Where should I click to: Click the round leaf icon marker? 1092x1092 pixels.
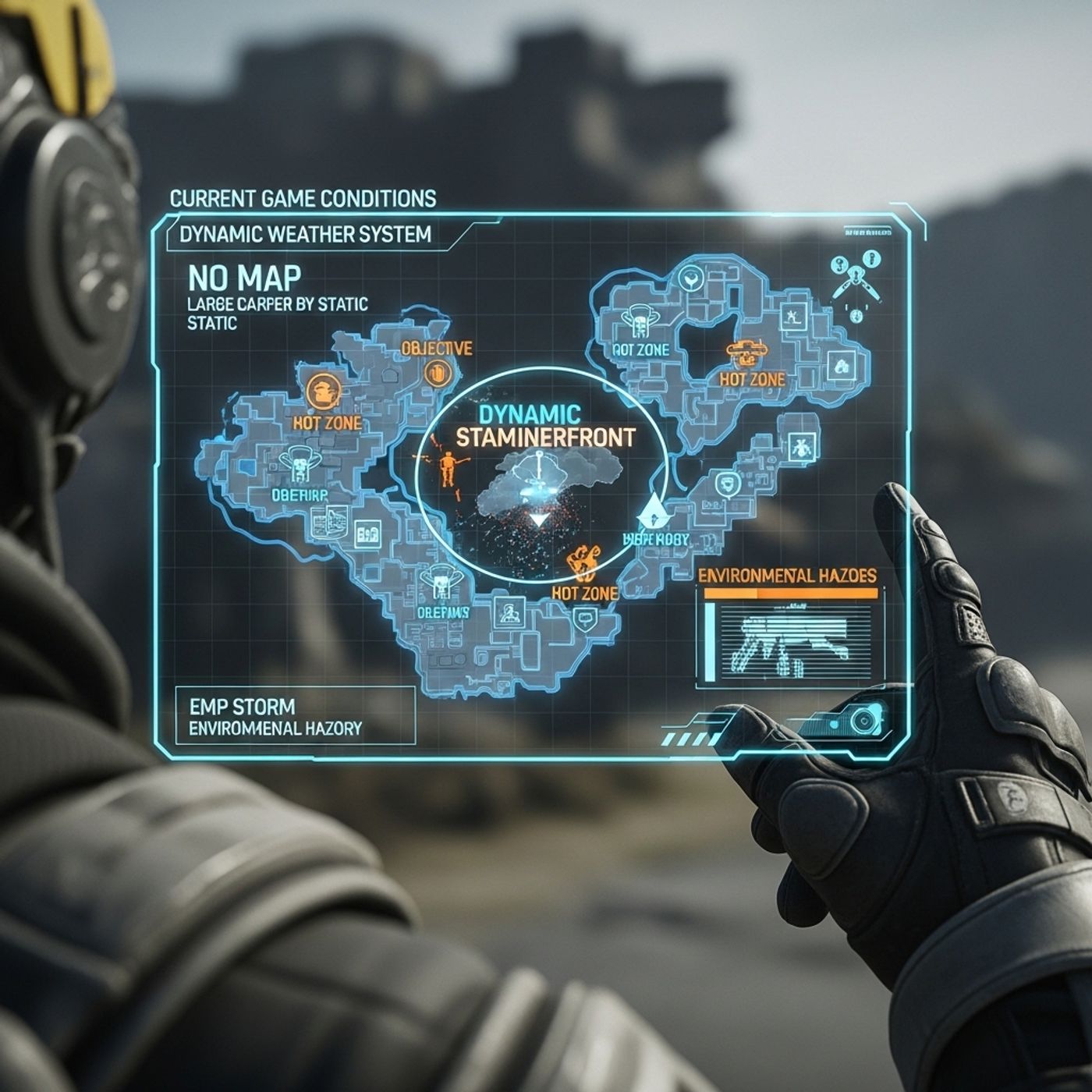click(690, 276)
